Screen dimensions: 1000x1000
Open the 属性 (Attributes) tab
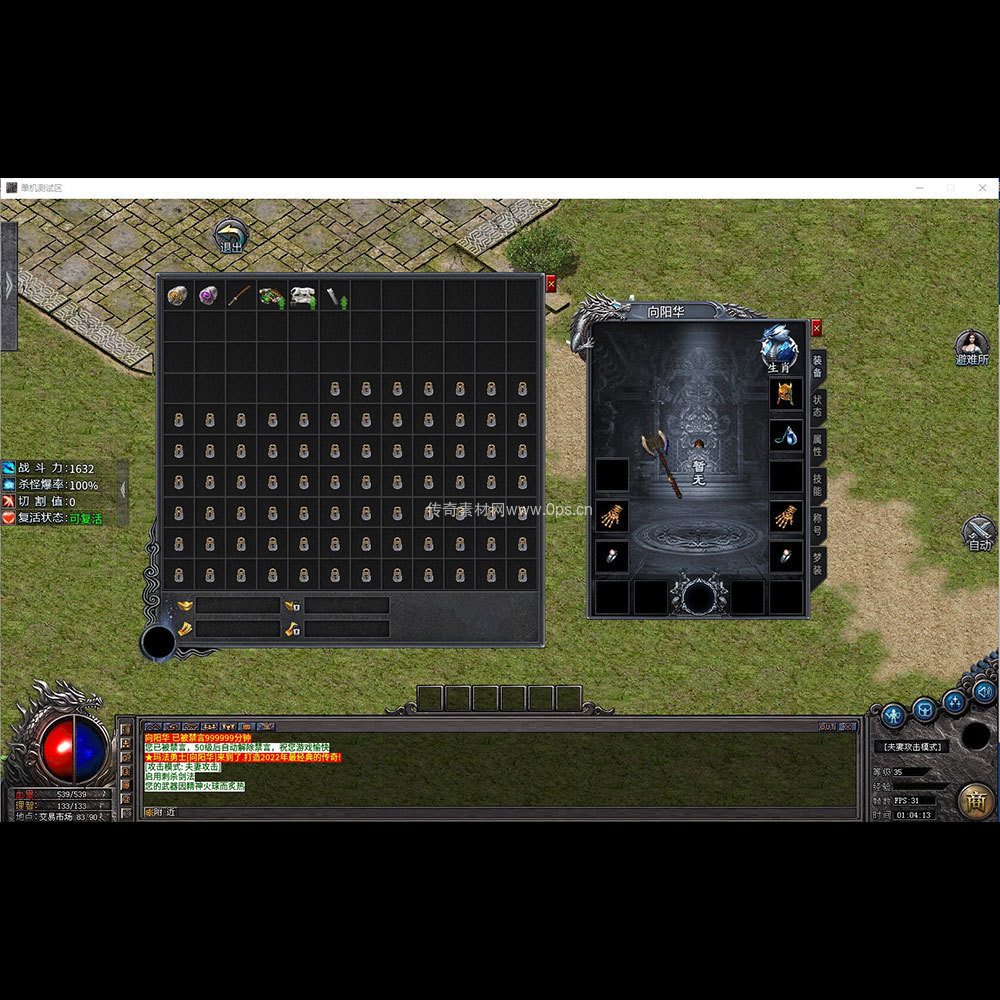pyautogui.click(x=818, y=445)
